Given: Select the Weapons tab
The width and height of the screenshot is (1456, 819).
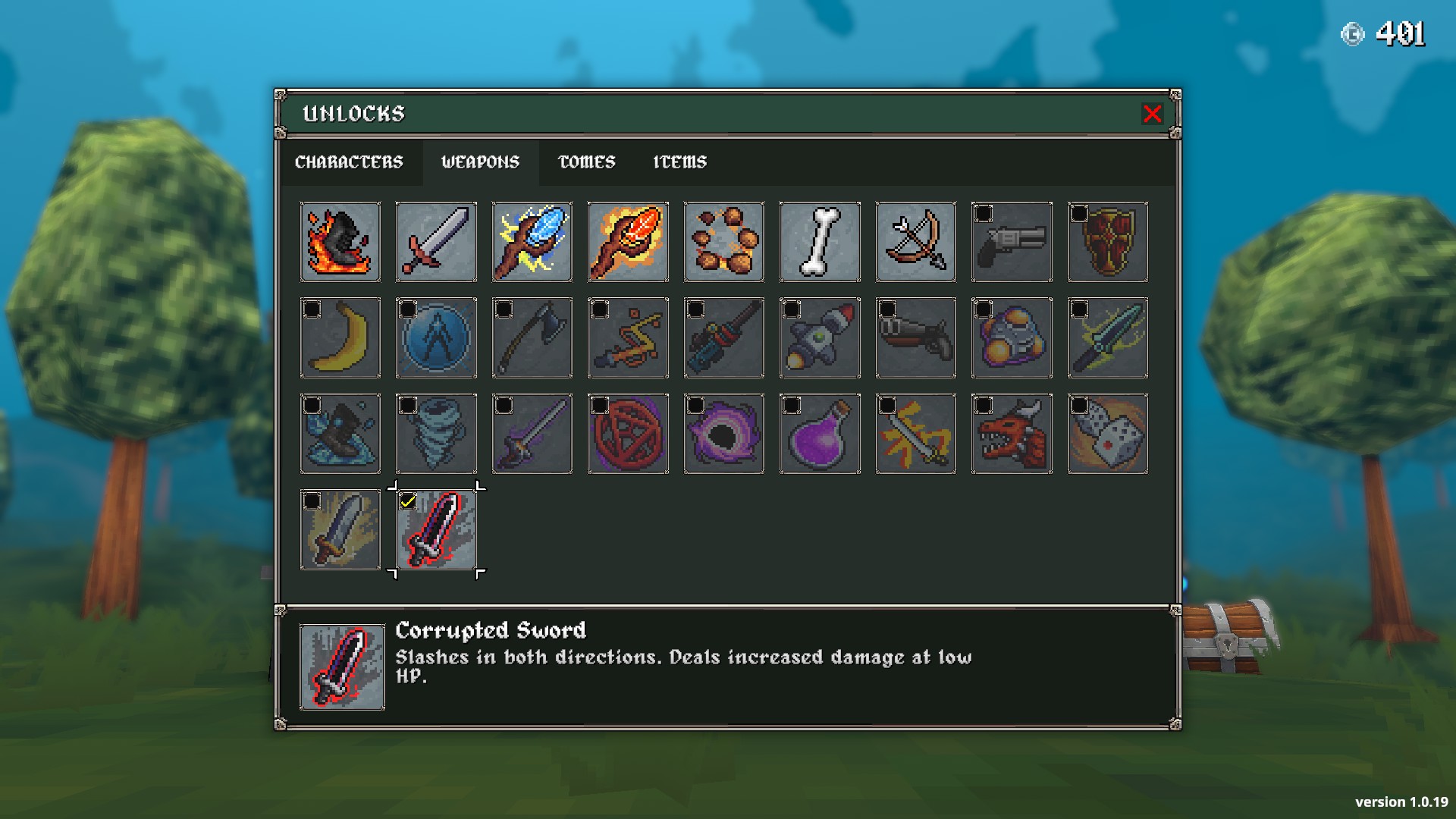Looking at the screenshot, I should (480, 162).
